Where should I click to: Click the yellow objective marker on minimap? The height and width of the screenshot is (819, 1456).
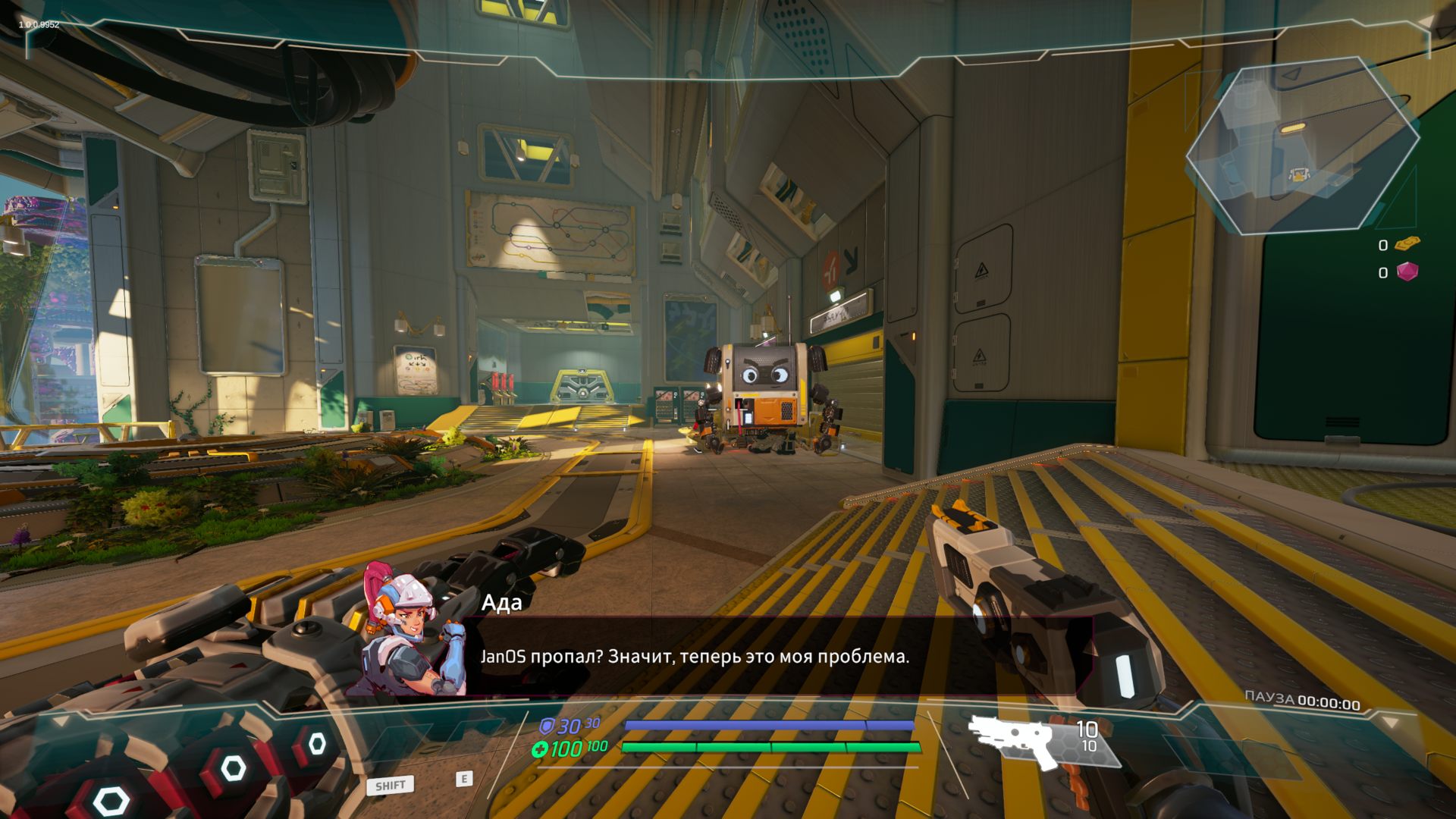click(x=1291, y=128)
